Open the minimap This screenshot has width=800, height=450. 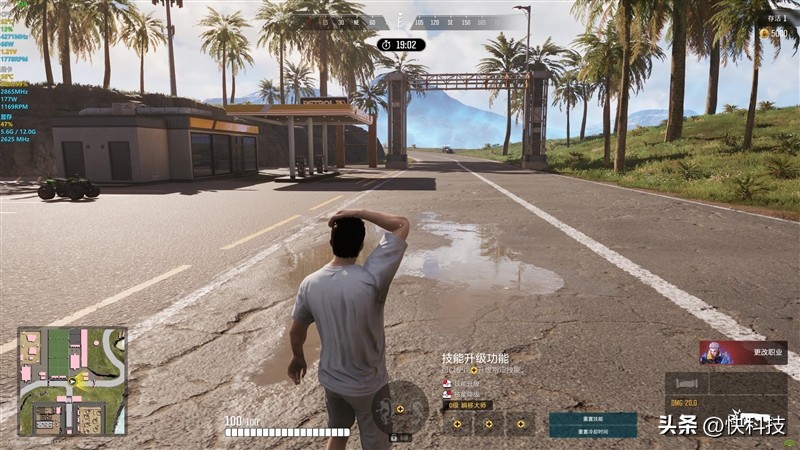pyautogui.click(x=72, y=380)
